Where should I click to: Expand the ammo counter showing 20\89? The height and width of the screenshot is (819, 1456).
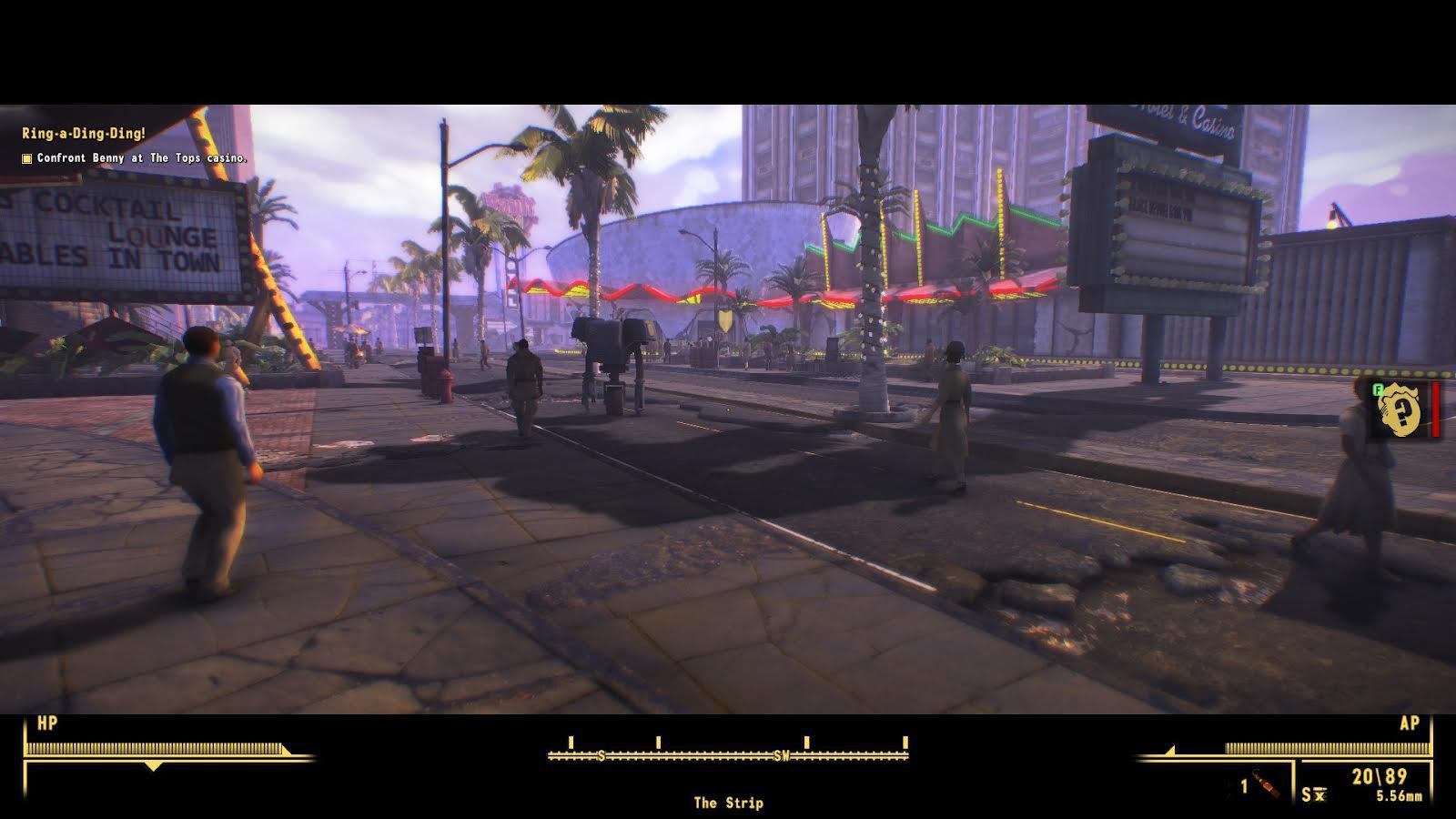(1380, 775)
